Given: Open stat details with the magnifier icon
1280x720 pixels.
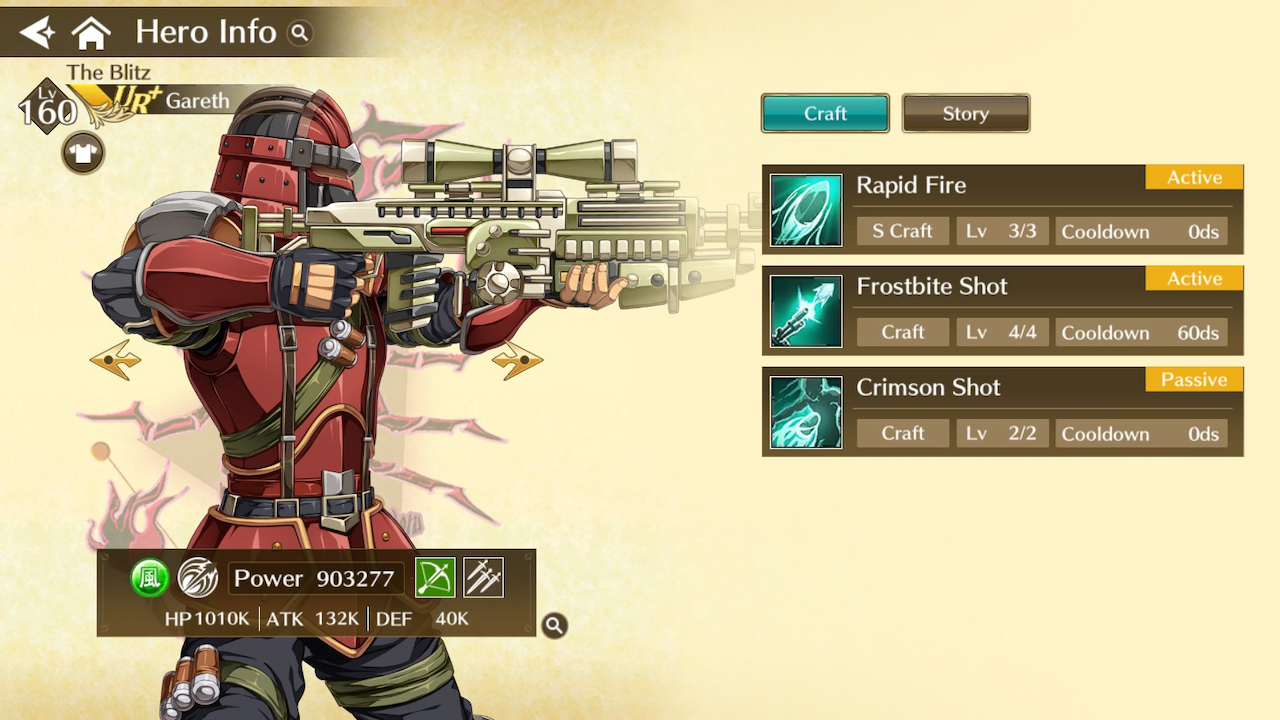Looking at the screenshot, I should pos(554,625).
